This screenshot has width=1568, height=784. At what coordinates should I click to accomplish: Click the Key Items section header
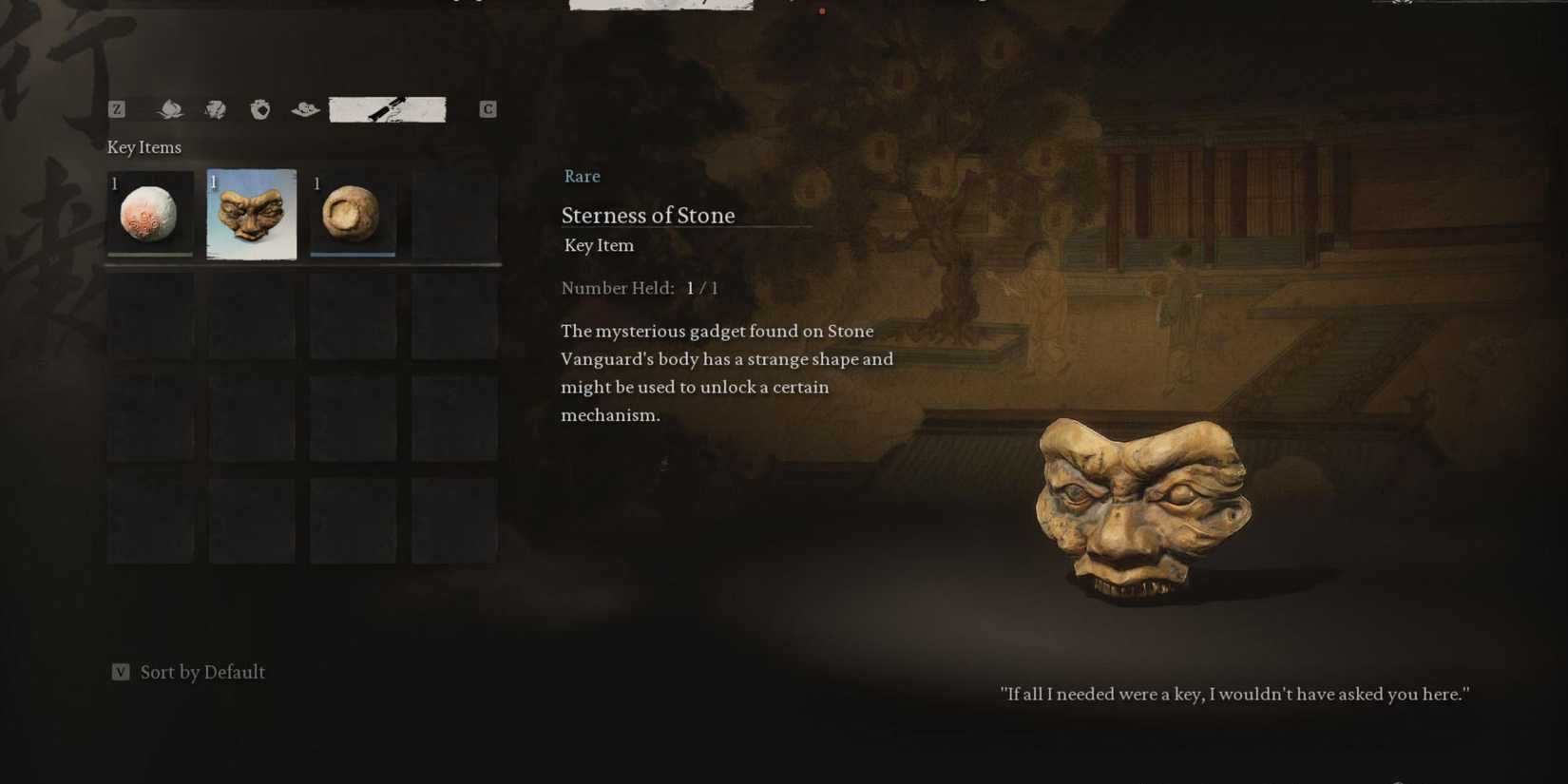pos(144,147)
